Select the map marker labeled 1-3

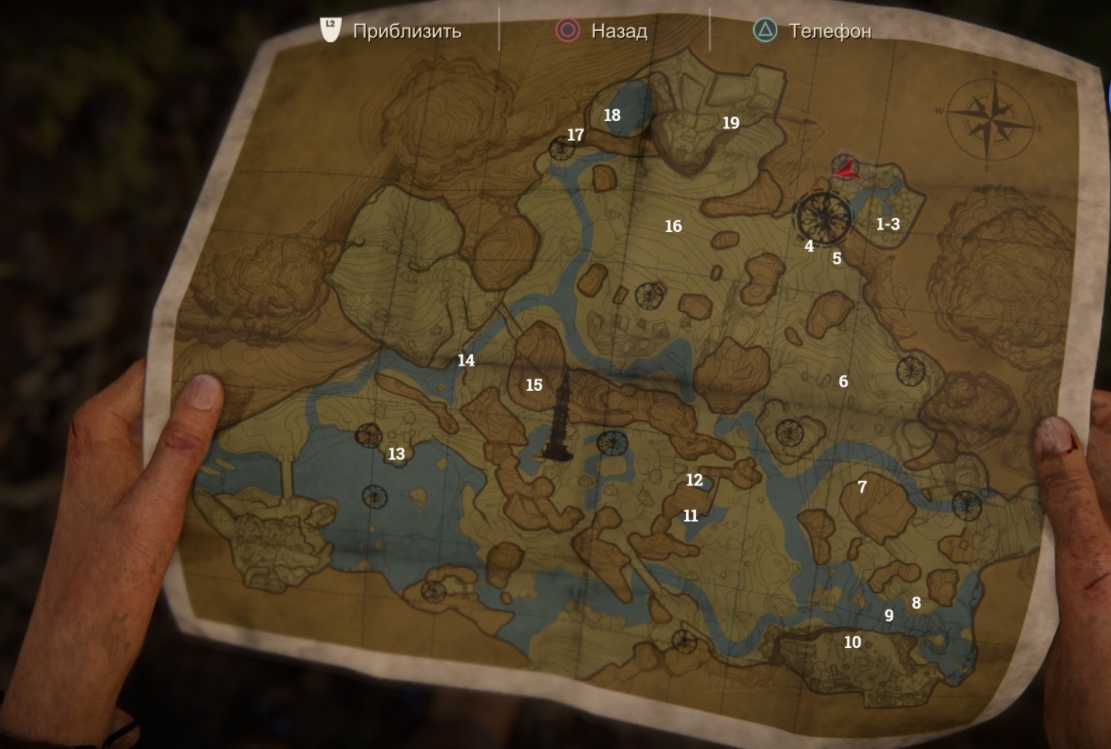888,224
